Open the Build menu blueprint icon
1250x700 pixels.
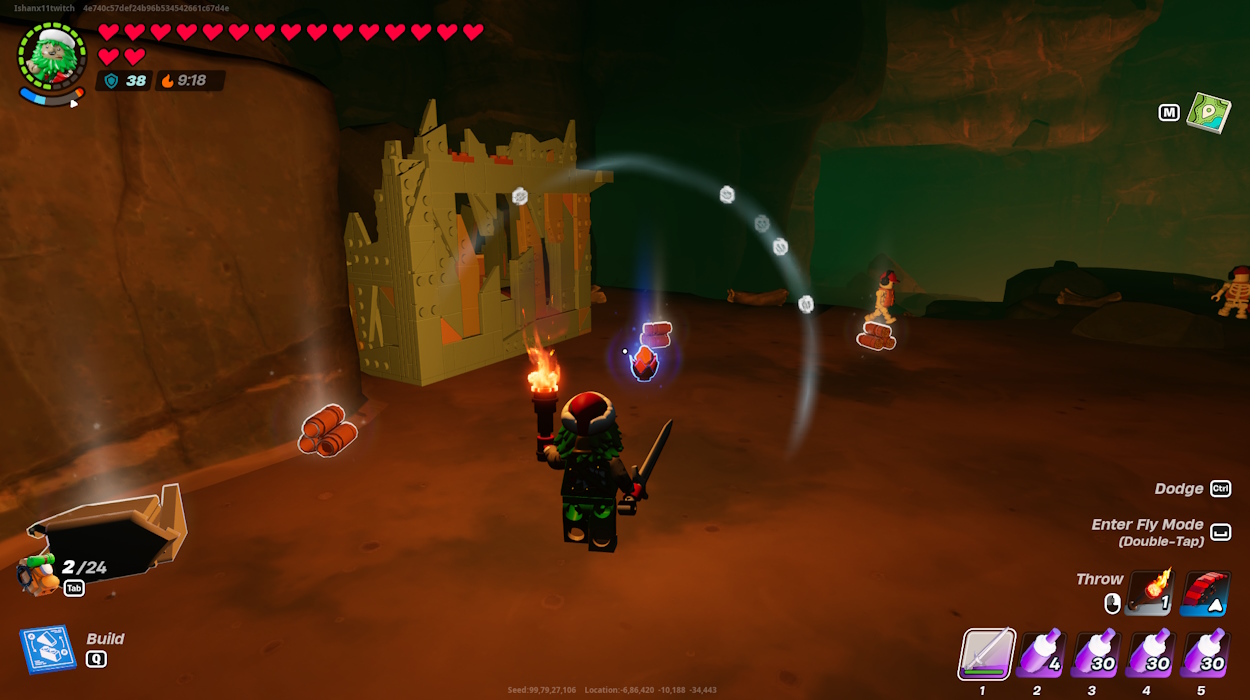47,649
